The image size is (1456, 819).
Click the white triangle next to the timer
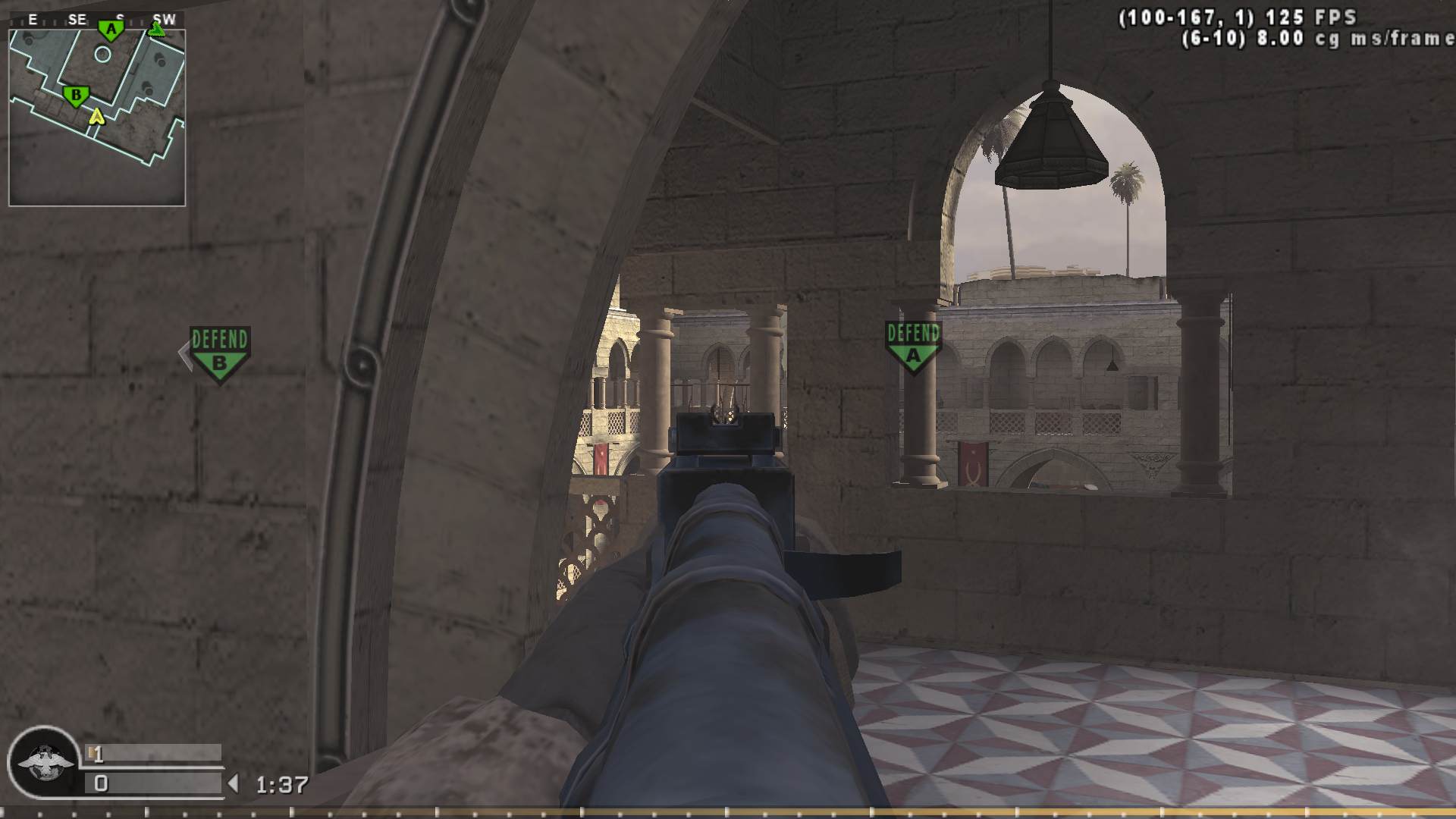pyautogui.click(x=233, y=783)
